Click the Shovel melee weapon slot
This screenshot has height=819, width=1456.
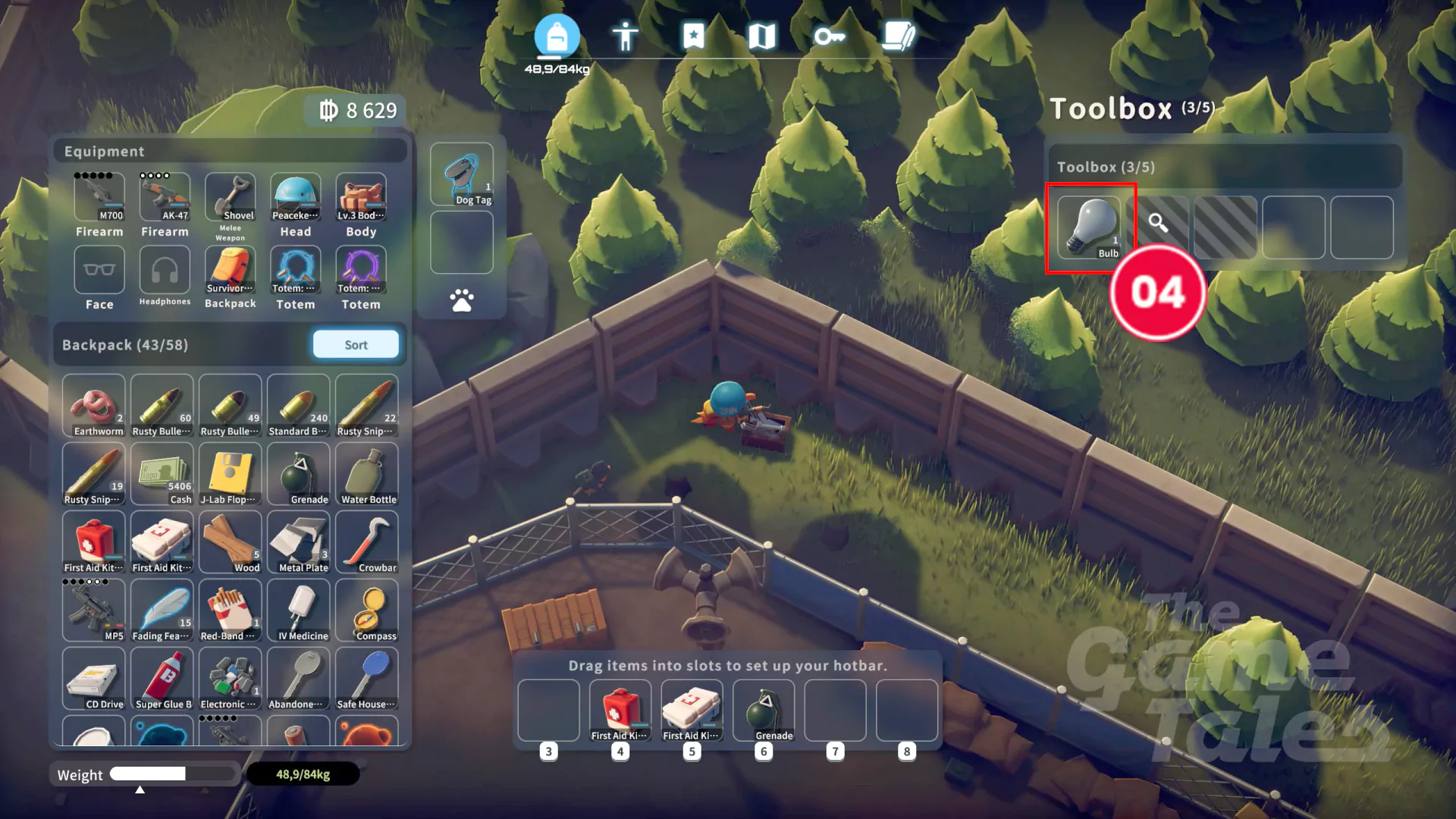(231, 197)
